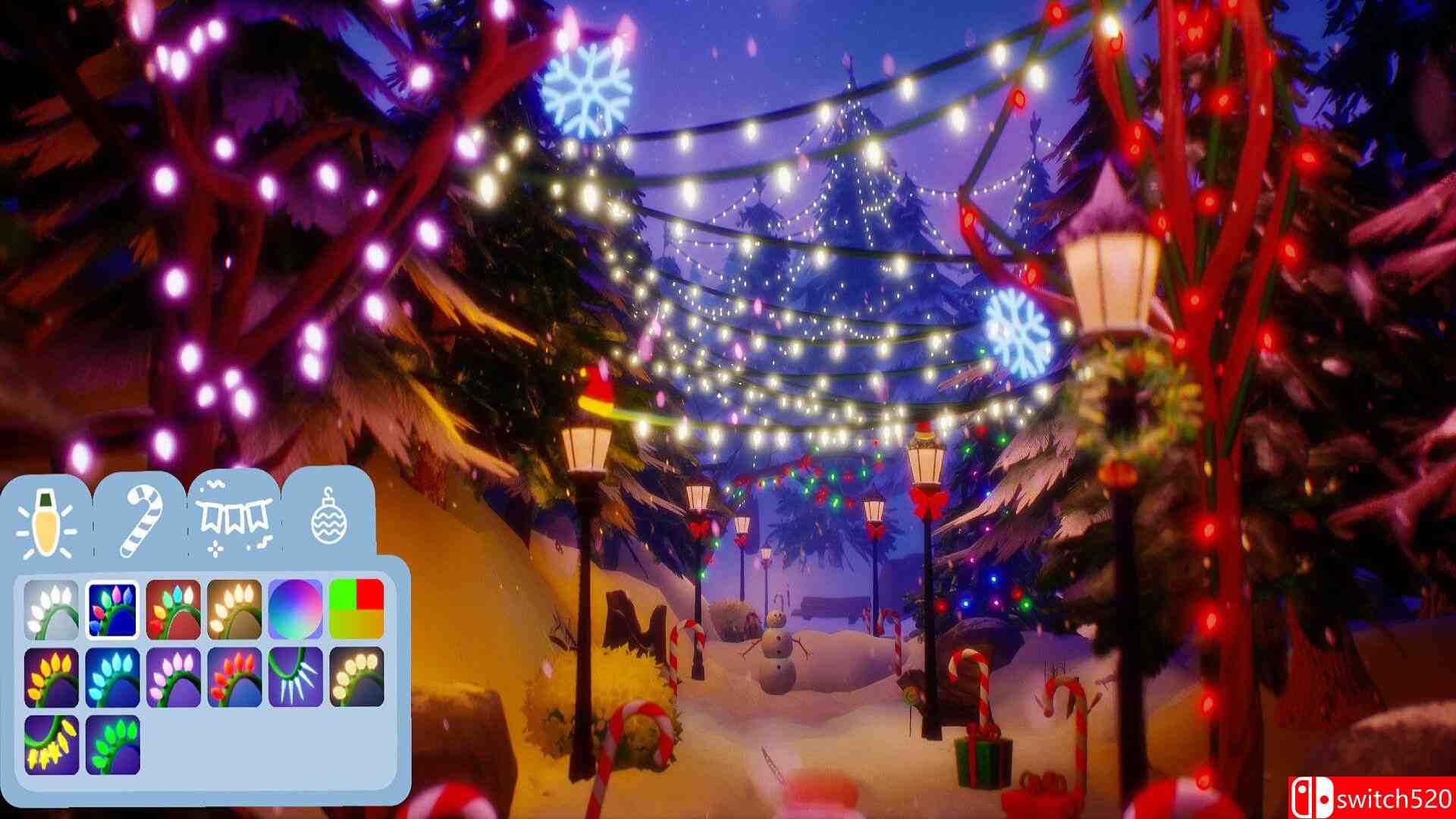Choose the white icicle lights preset
Viewport: 1456px width, 819px height.
[x=294, y=677]
